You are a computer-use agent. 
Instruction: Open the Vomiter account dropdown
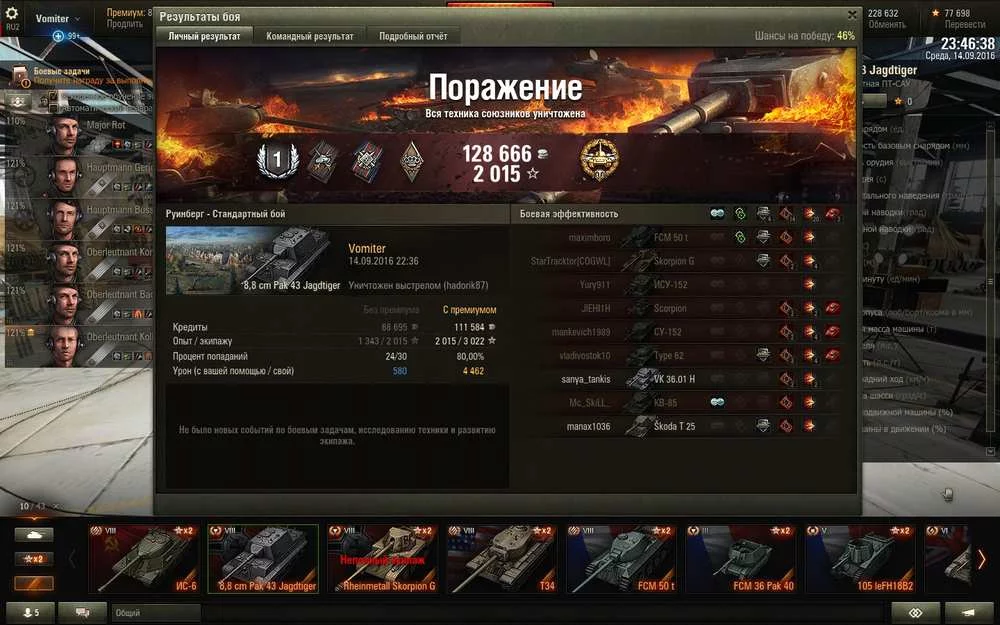click(x=58, y=19)
